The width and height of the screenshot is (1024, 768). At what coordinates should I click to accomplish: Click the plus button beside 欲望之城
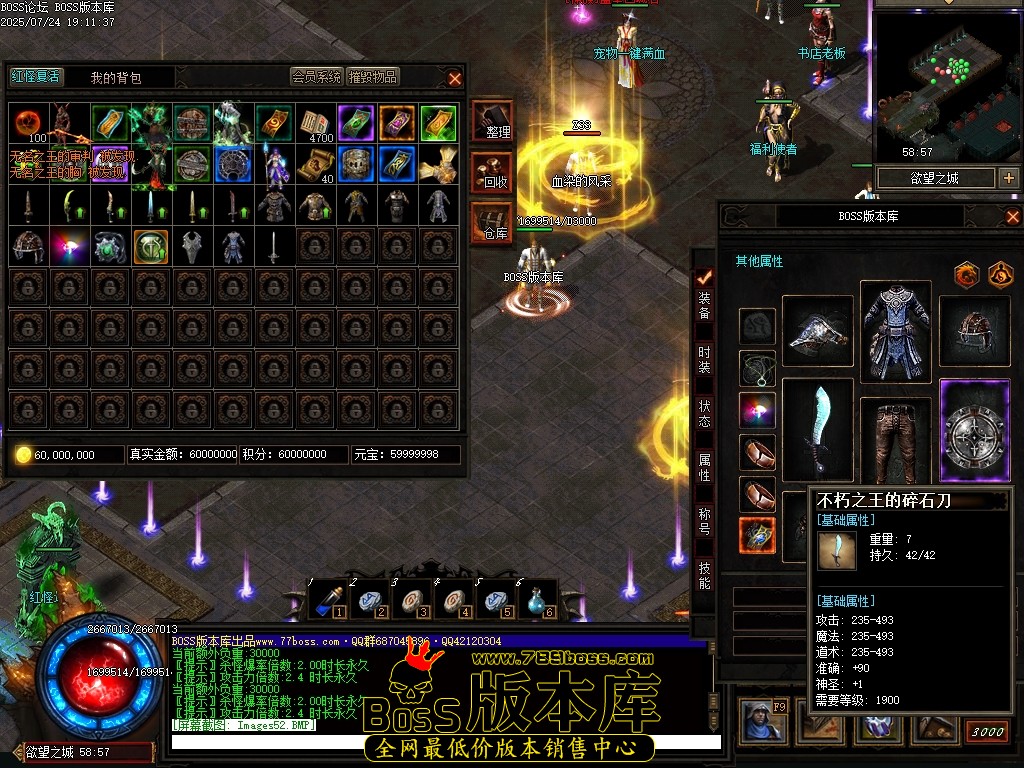(1008, 178)
